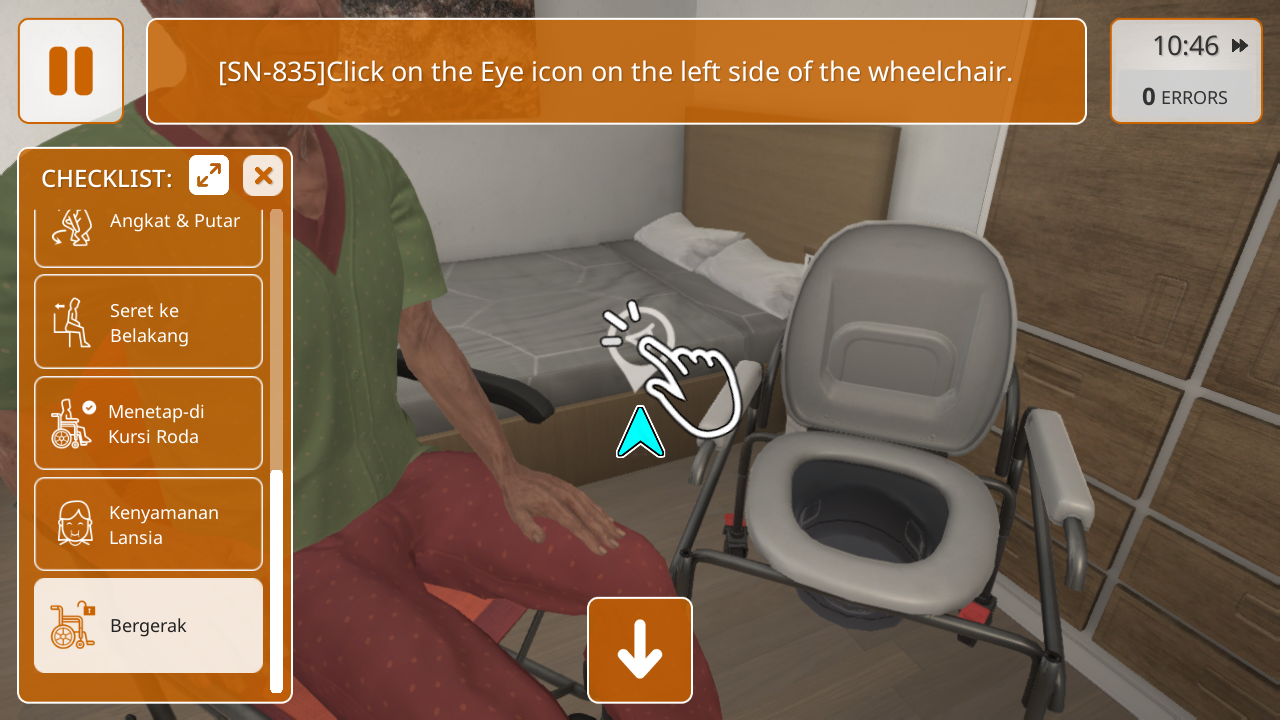Fast-forward the timer
This screenshot has height=720, width=1280.
coord(1240,46)
